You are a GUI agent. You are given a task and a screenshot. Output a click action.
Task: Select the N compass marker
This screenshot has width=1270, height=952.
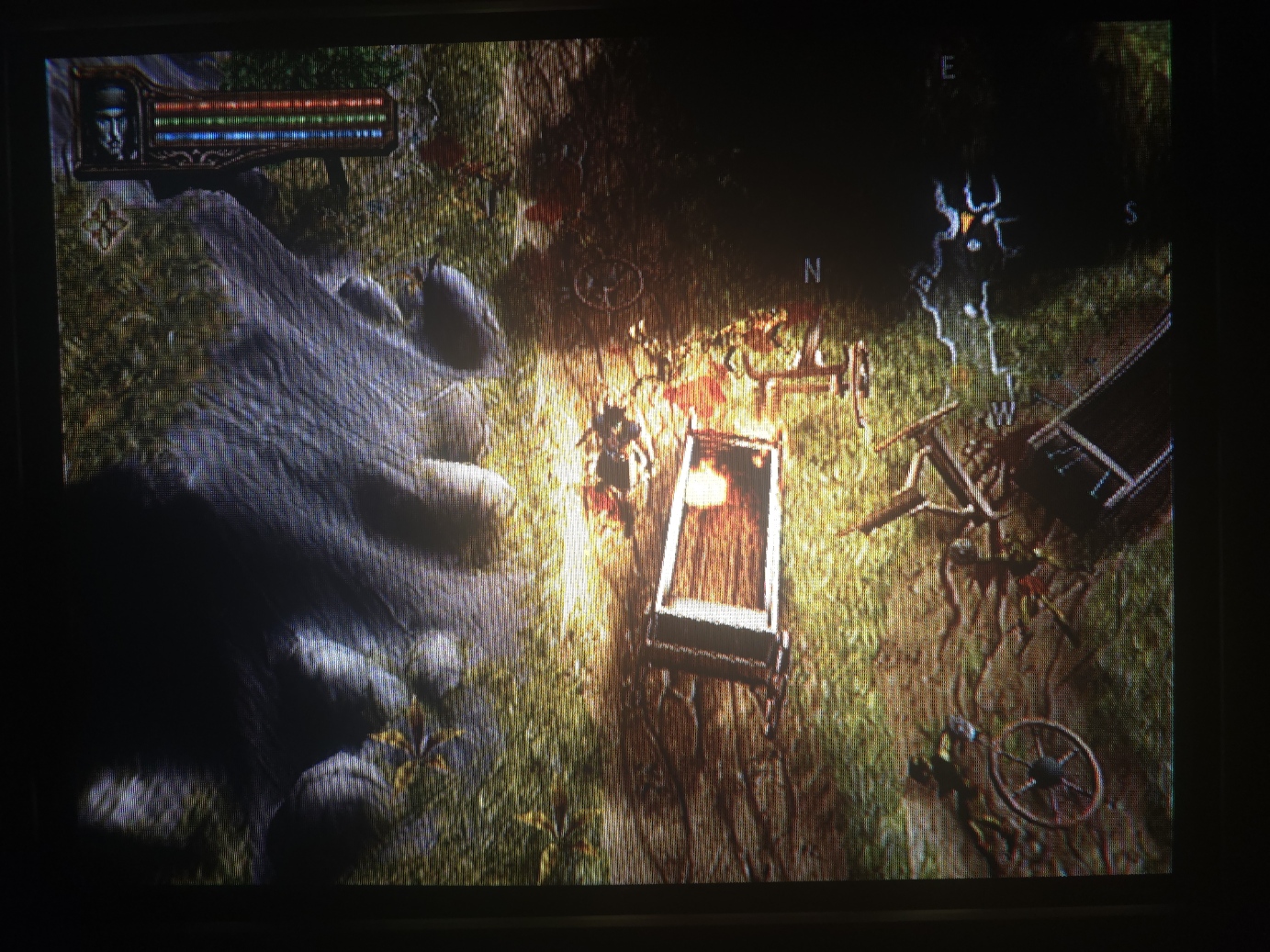(812, 271)
